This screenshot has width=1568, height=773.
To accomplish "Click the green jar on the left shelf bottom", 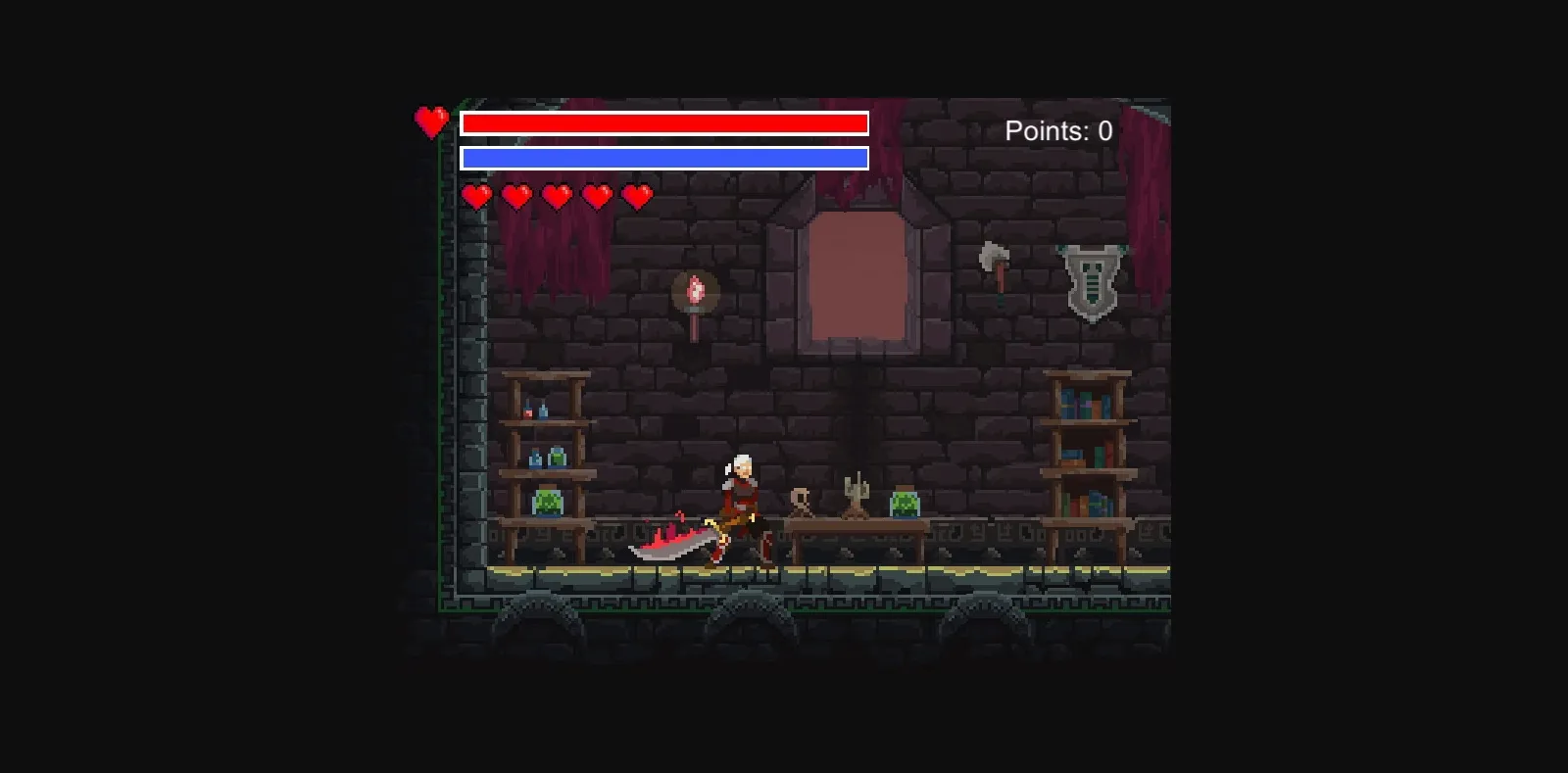I will (x=546, y=501).
